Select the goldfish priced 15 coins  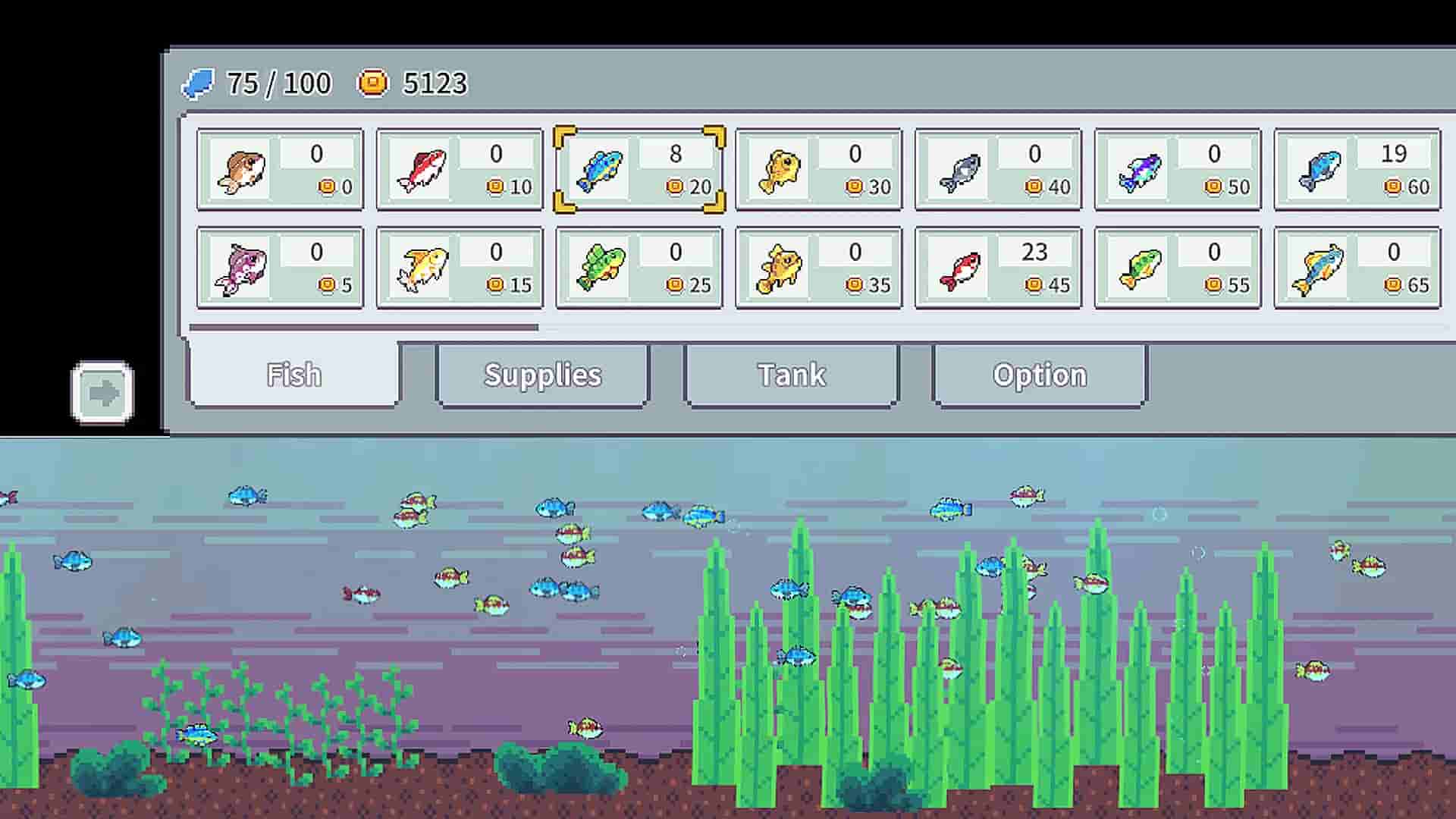(x=459, y=267)
